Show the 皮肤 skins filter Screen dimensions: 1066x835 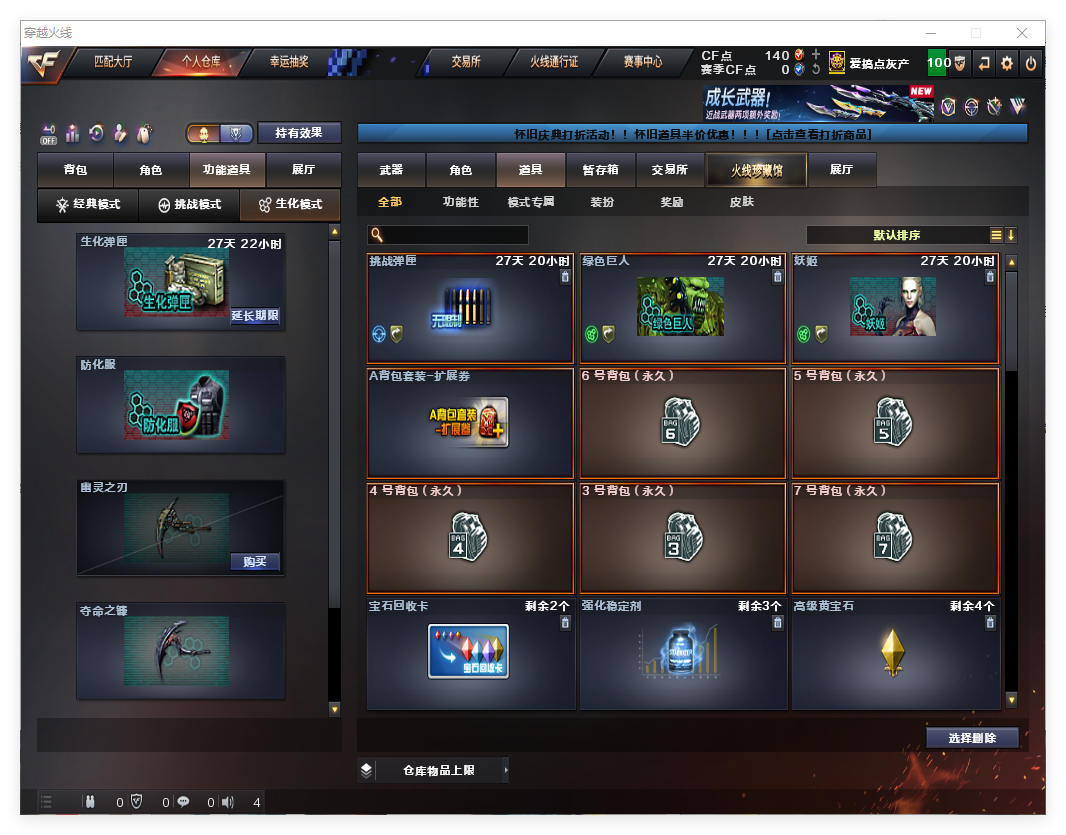point(742,202)
